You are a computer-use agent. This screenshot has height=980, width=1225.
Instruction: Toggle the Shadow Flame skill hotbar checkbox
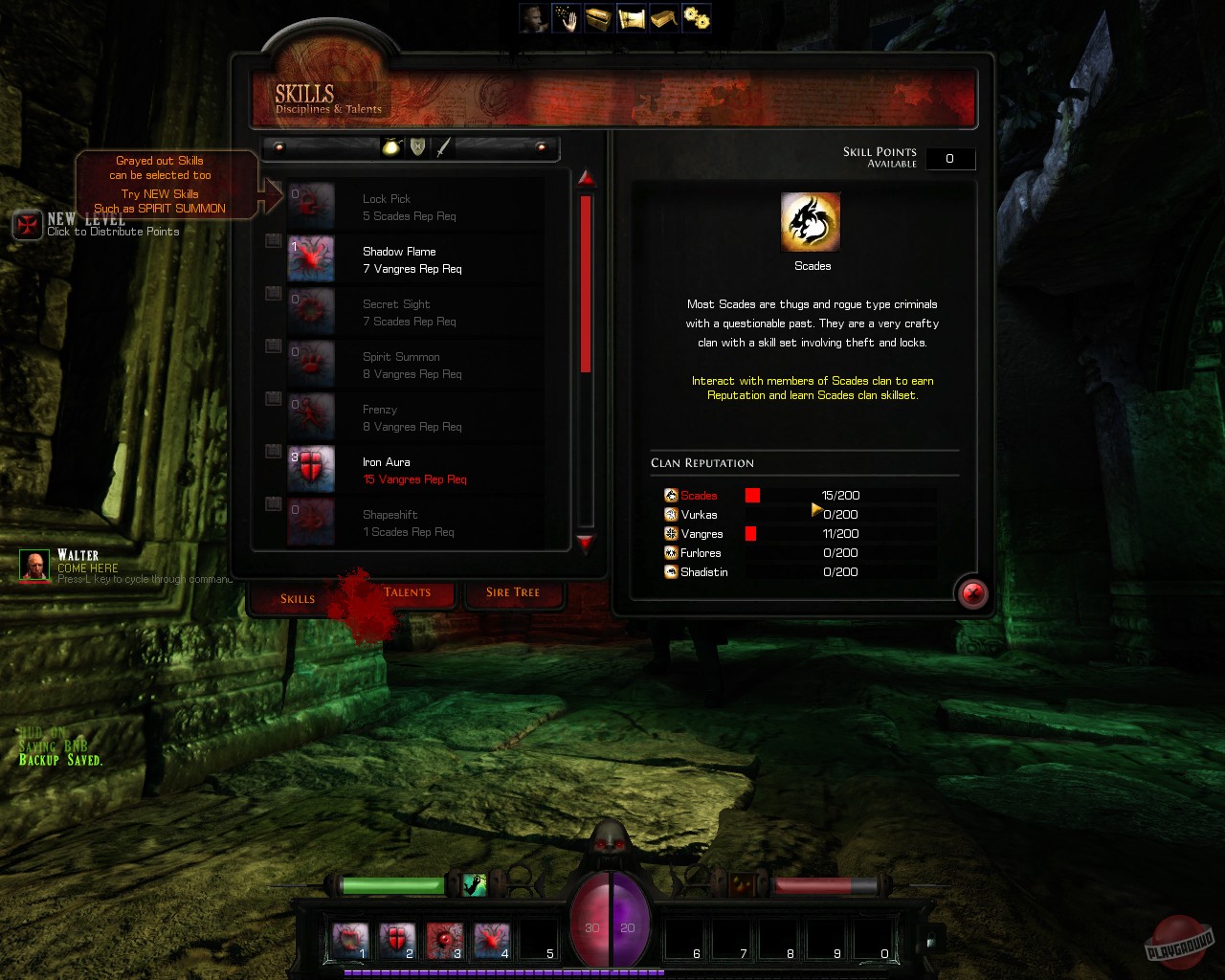(273, 241)
